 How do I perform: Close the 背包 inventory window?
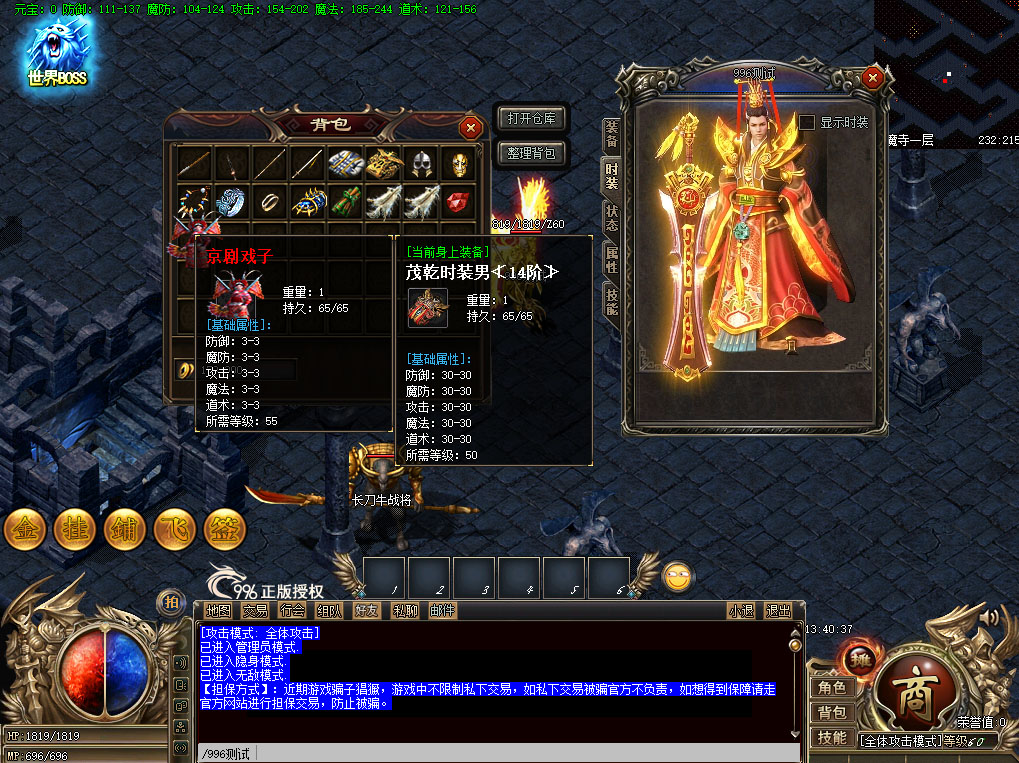click(470, 127)
